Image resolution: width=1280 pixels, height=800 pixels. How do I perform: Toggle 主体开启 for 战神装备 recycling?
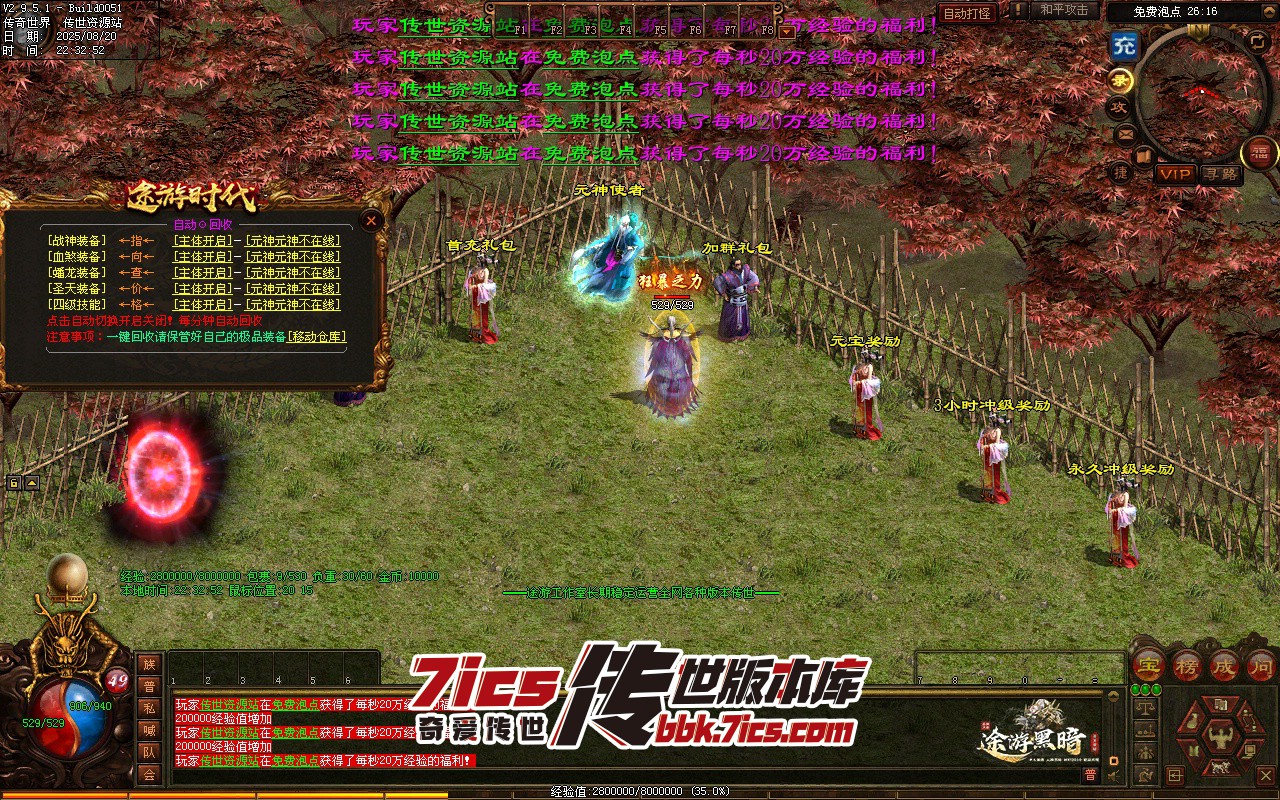[x=202, y=241]
